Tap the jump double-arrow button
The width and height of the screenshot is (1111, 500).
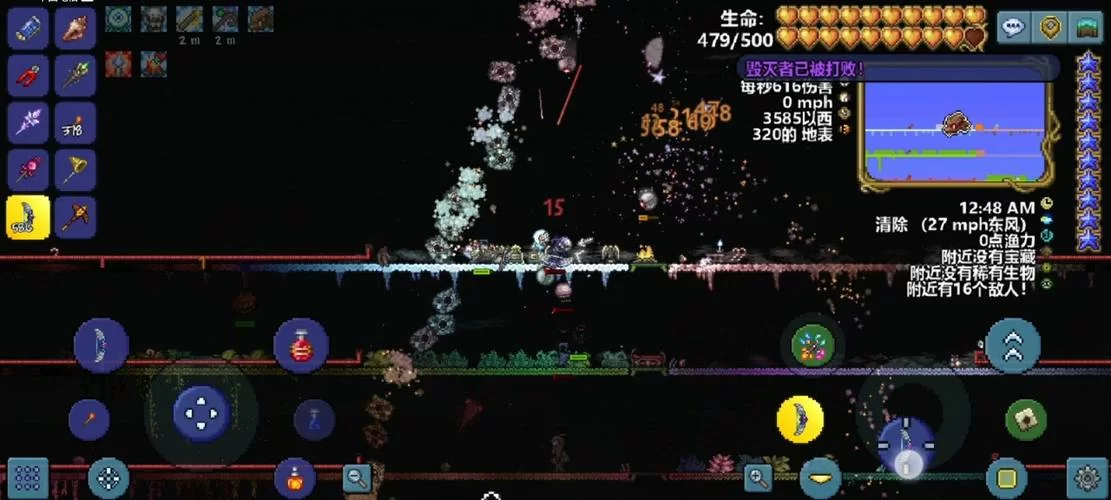pyautogui.click(x=1012, y=345)
